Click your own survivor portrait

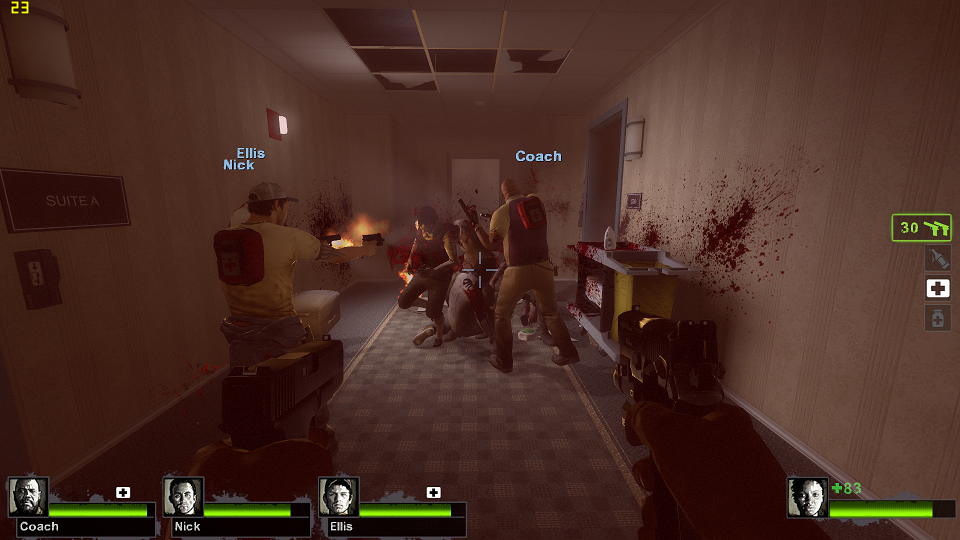tap(807, 497)
